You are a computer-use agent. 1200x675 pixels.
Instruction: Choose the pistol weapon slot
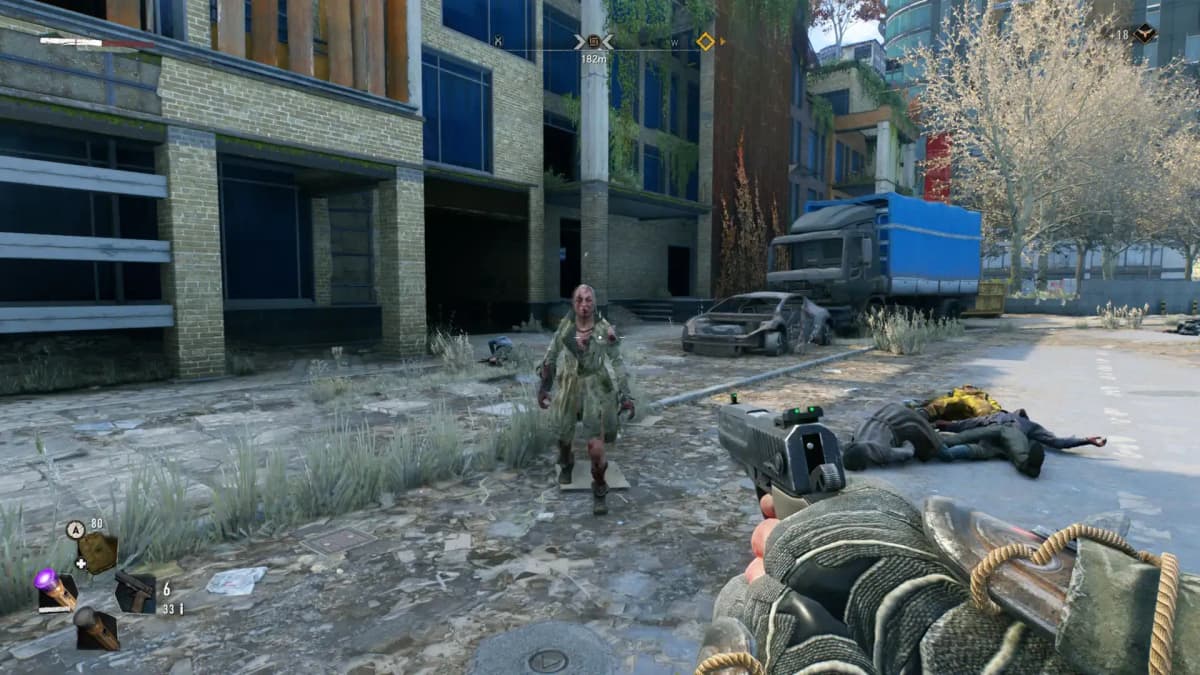(134, 592)
